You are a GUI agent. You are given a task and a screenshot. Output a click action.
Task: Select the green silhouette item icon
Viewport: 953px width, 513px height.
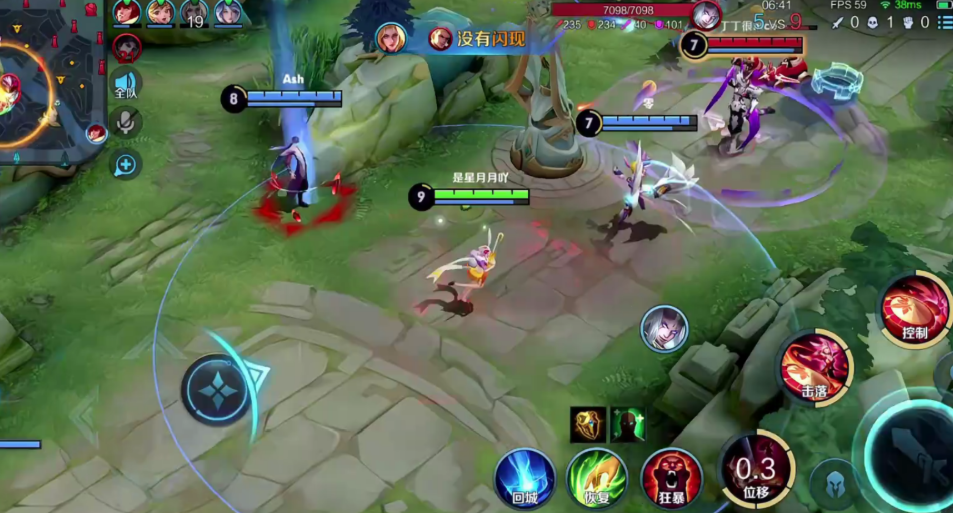click(x=628, y=424)
